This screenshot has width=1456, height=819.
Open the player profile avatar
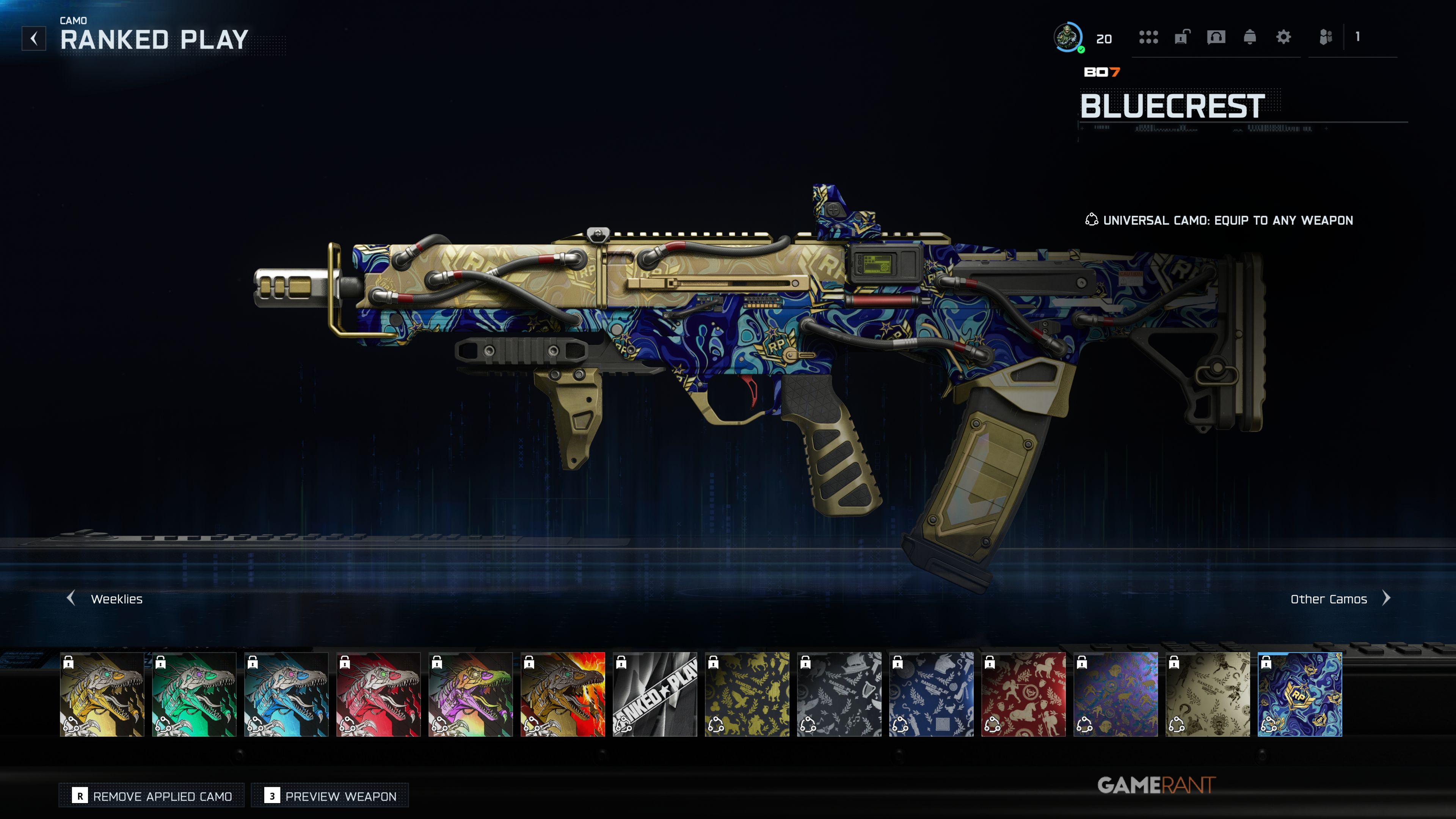1068,37
